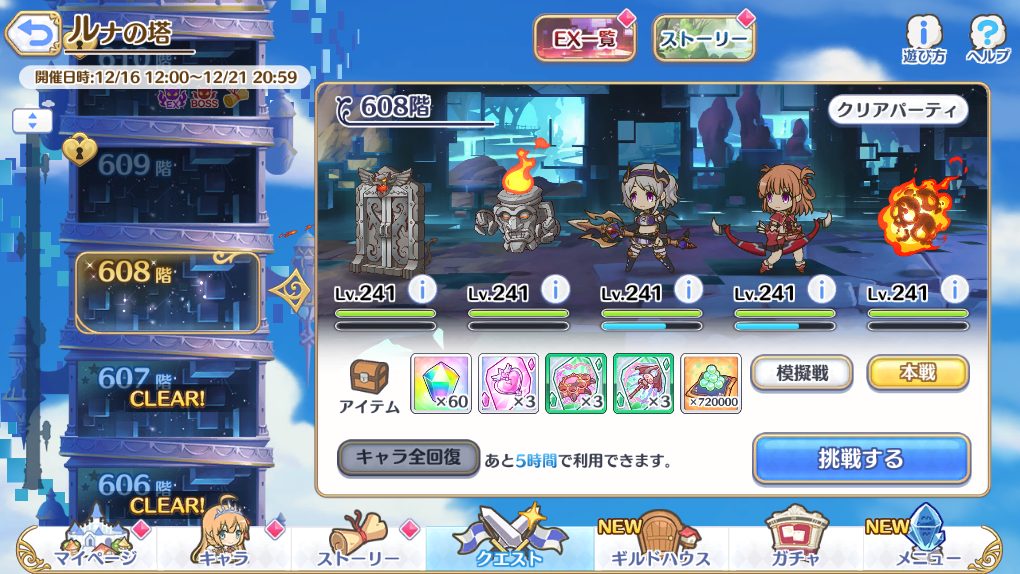Click the 挑戦する challenge button
This screenshot has width=1020, height=574.
point(861,459)
